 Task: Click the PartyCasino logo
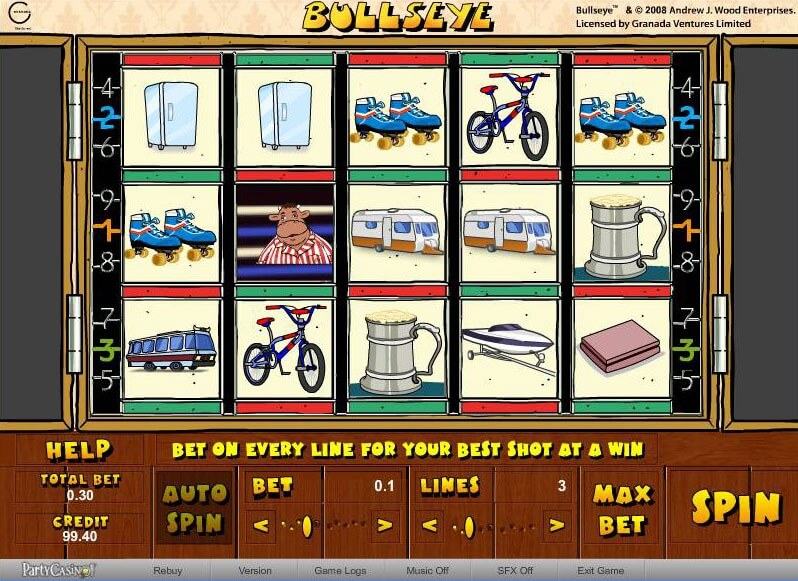pyautogui.click(x=58, y=570)
